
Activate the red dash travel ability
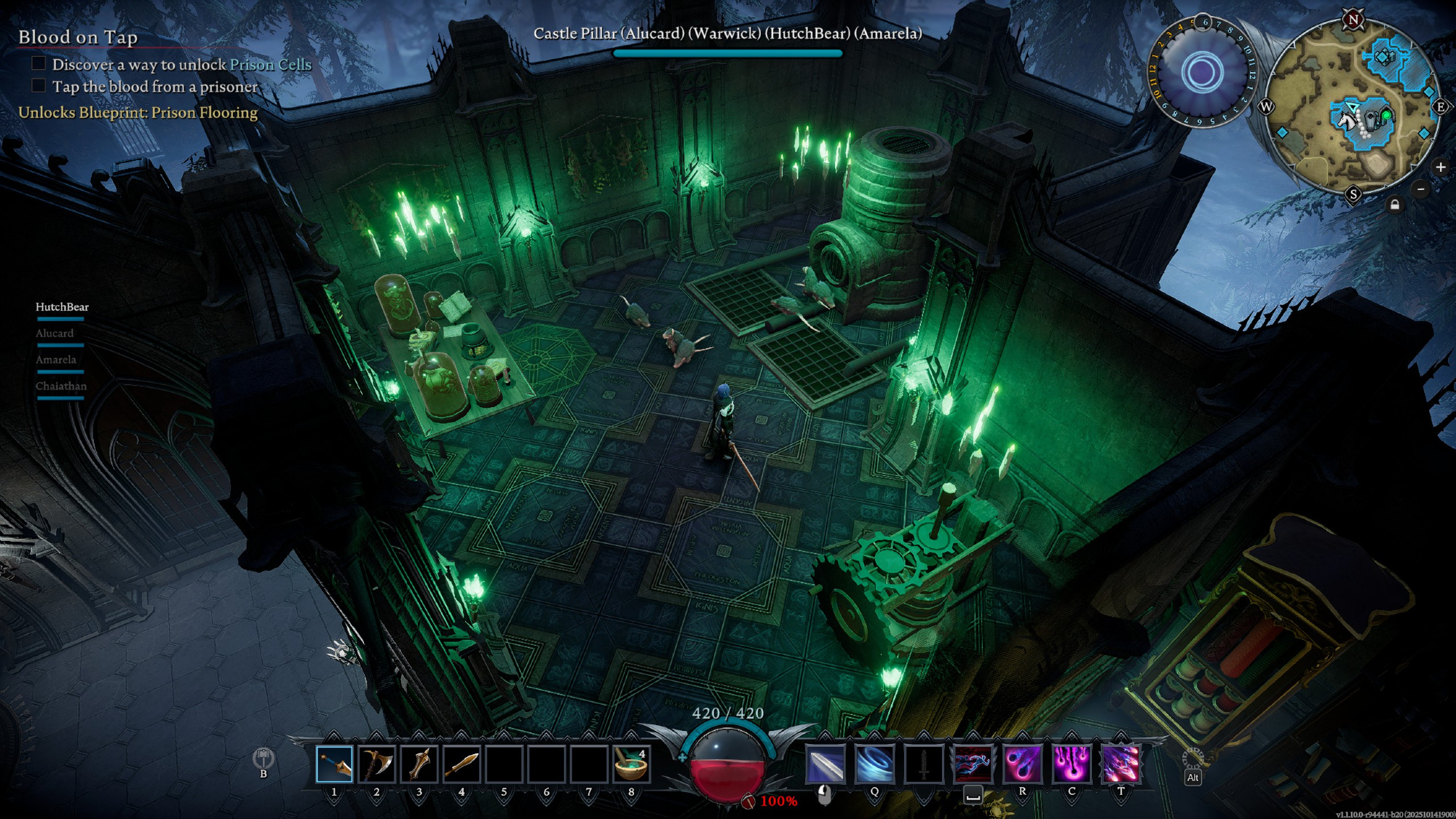[x=973, y=764]
